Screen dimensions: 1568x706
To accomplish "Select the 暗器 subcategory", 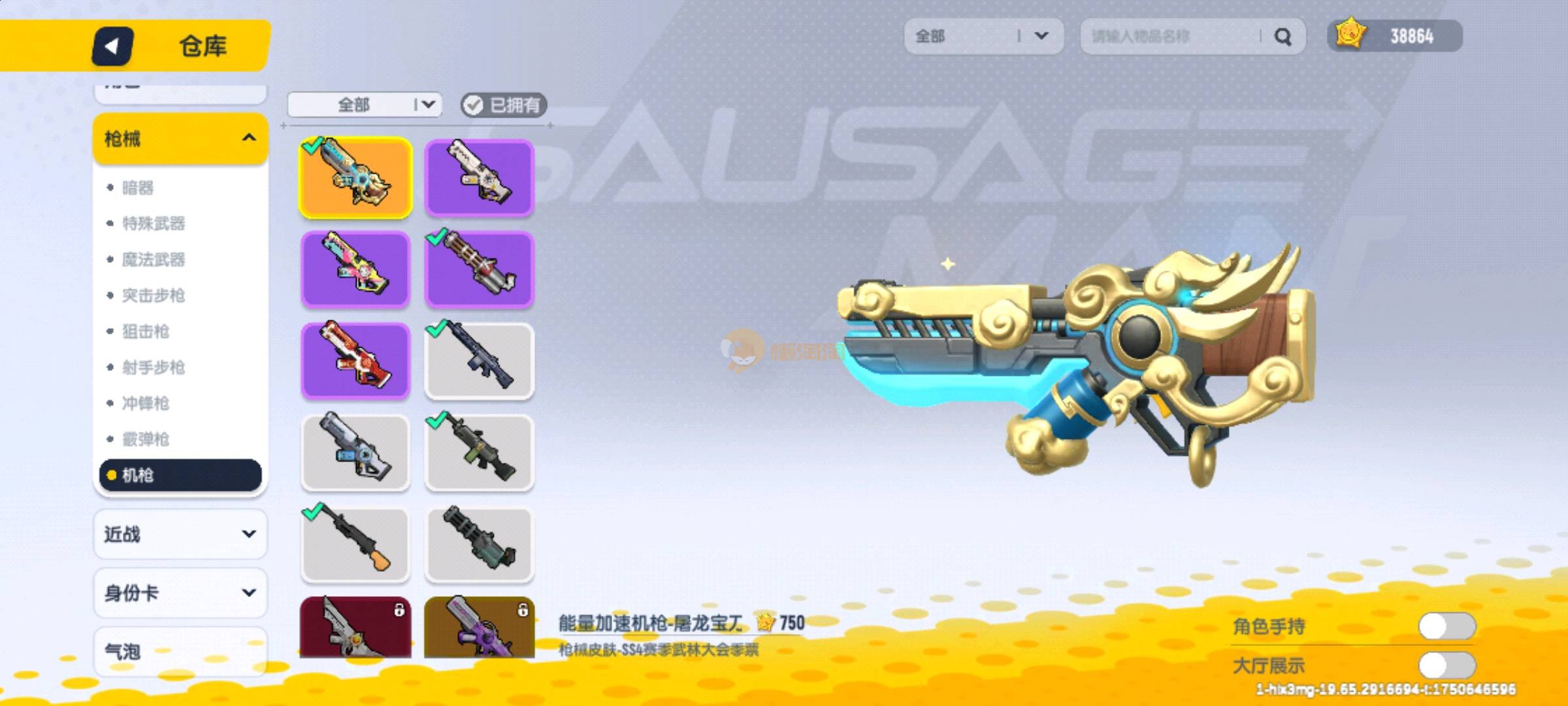I will [138, 188].
